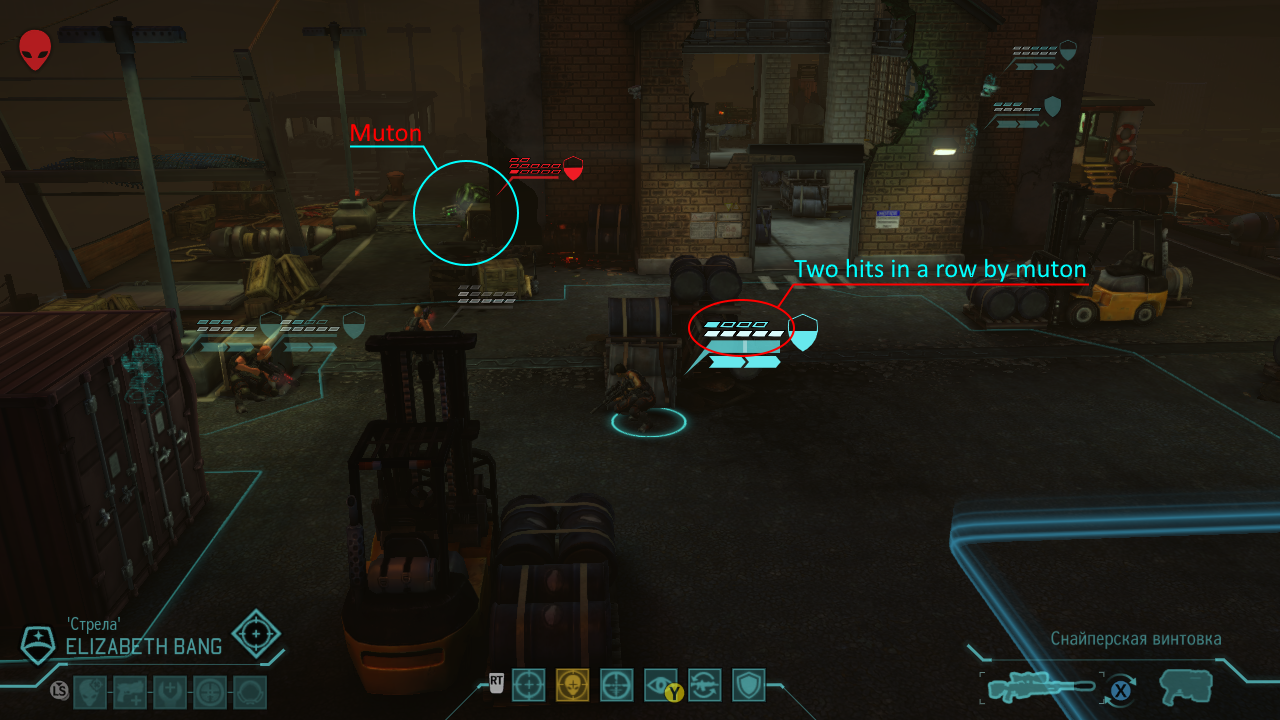Choose the sniper scope shot ability

(x=616, y=685)
